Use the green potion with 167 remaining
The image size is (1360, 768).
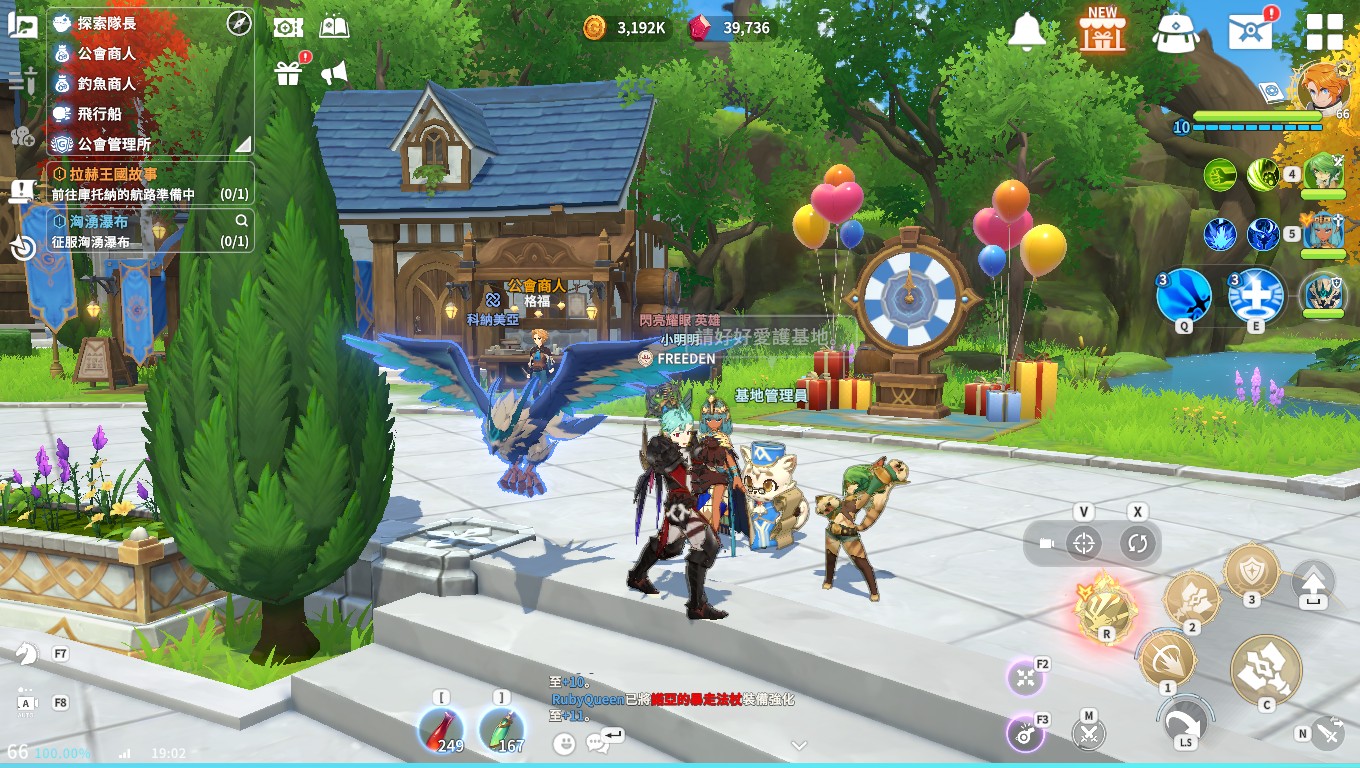tap(500, 730)
